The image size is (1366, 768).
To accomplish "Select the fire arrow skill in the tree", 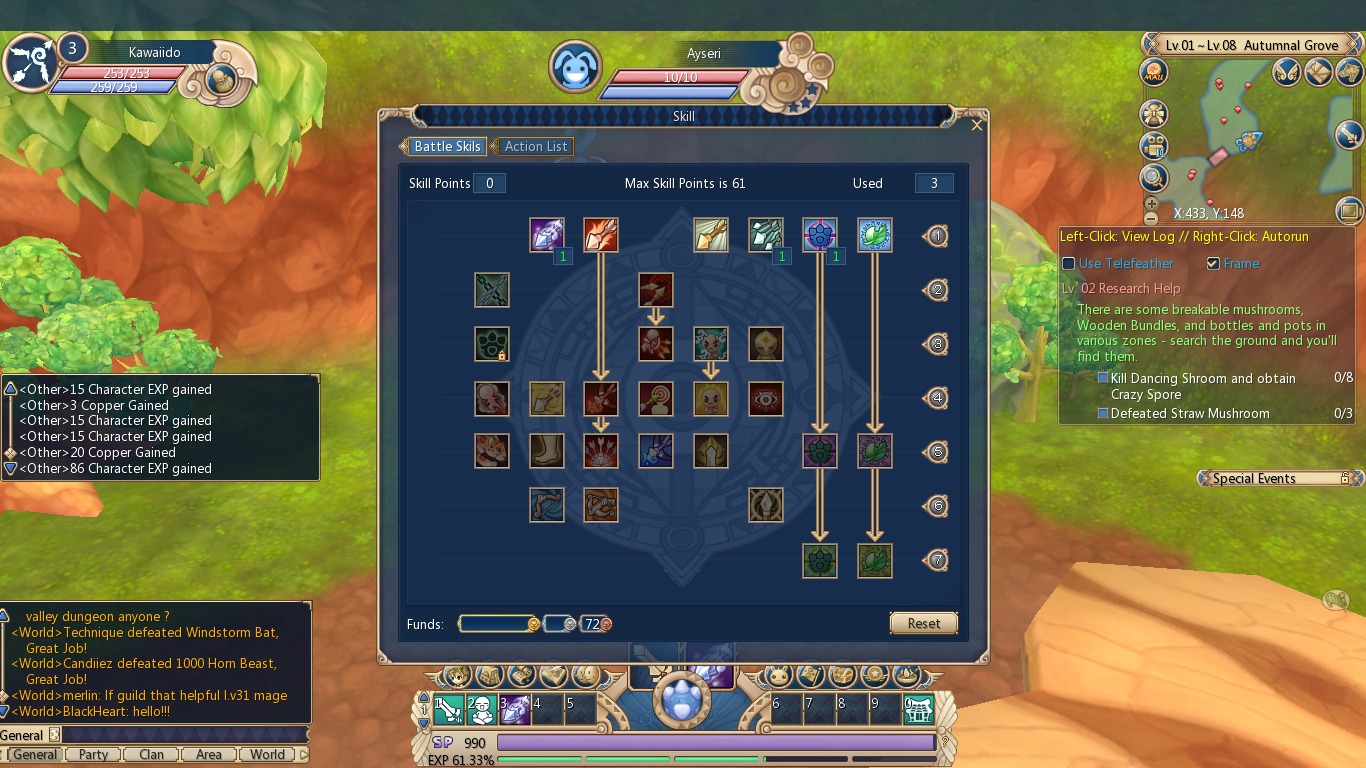I will (x=601, y=235).
